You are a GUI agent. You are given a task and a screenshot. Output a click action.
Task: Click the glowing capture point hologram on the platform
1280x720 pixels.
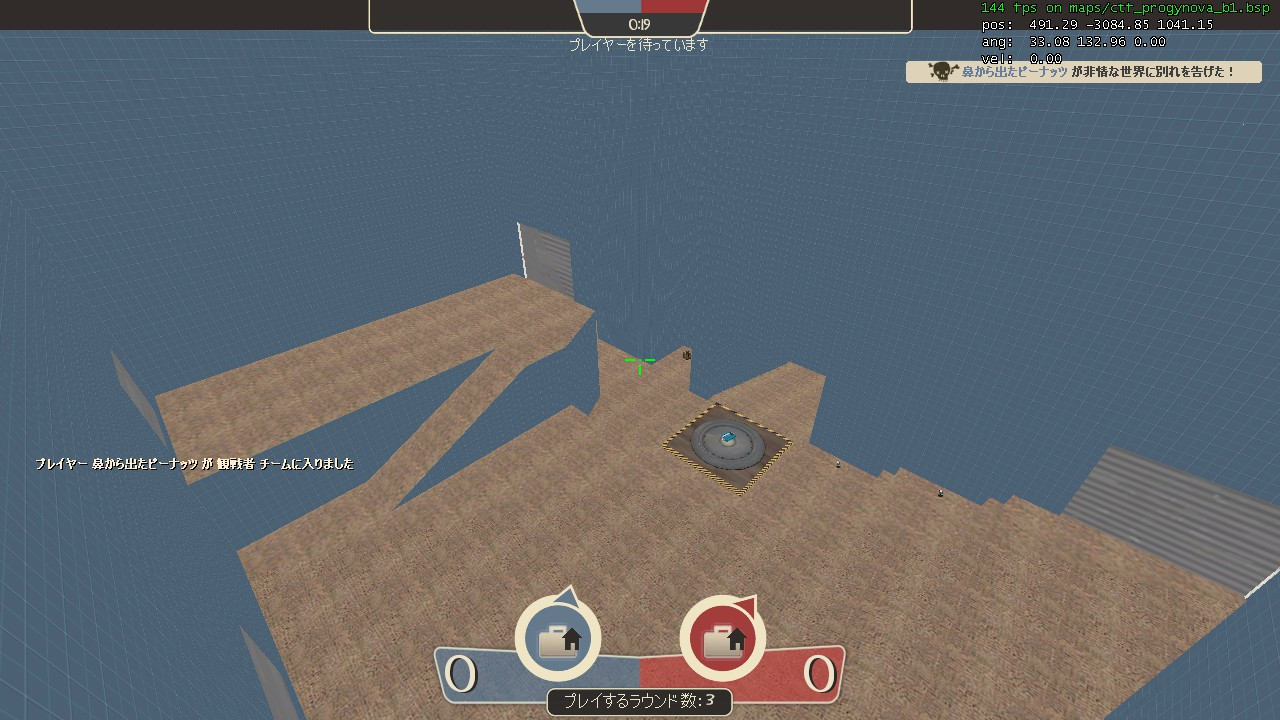(x=728, y=438)
